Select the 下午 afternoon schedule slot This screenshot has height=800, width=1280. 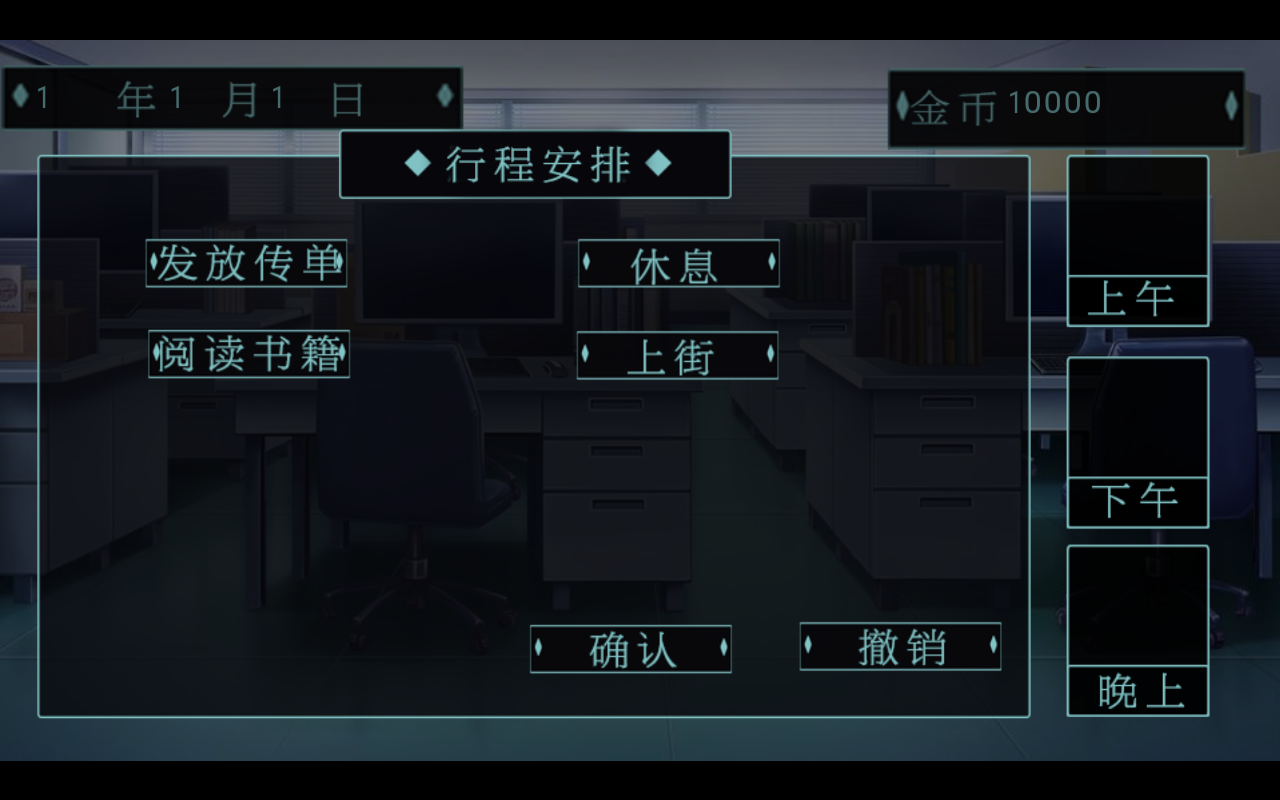1138,501
